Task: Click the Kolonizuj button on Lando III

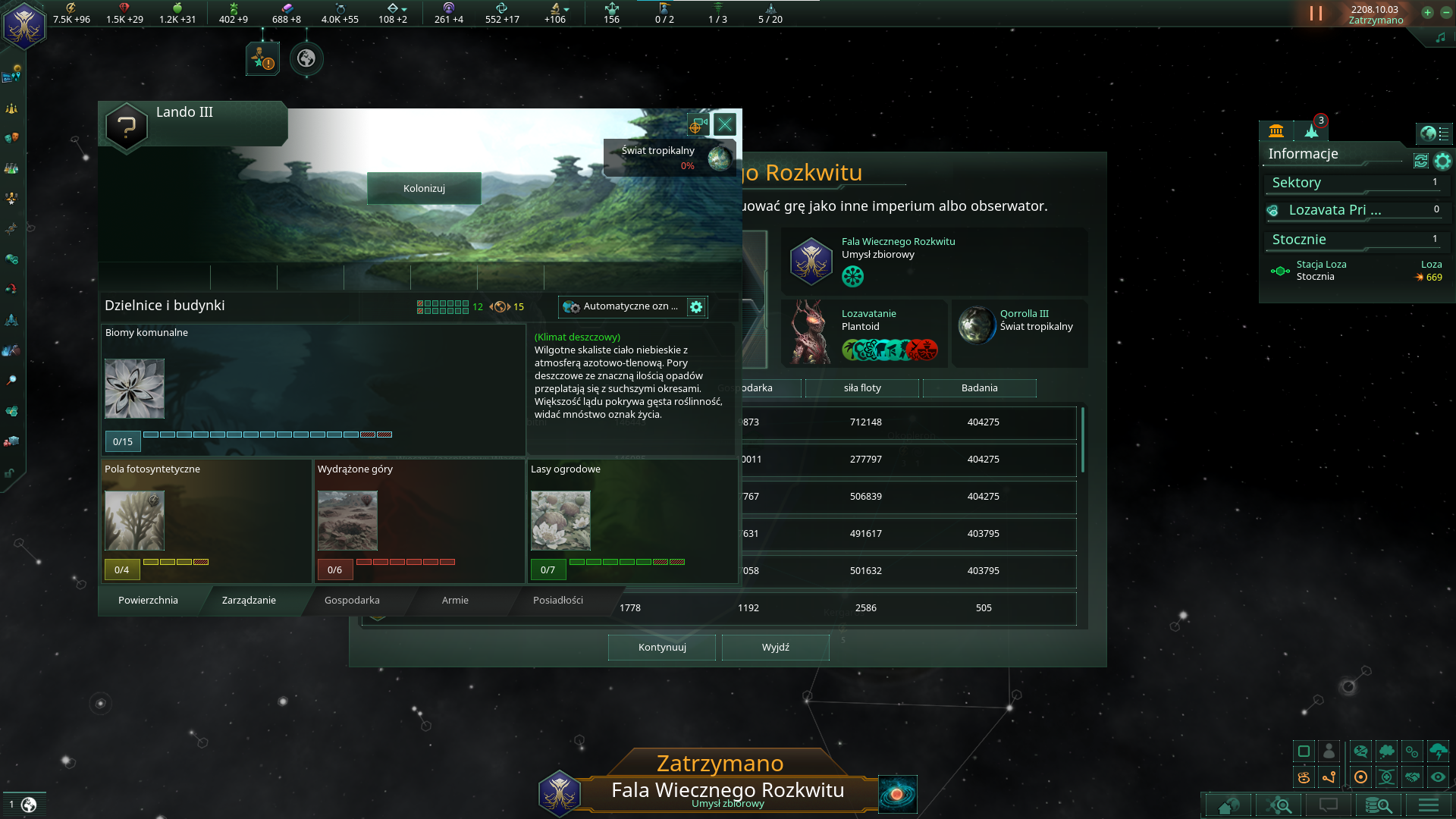Action: click(424, 188)
